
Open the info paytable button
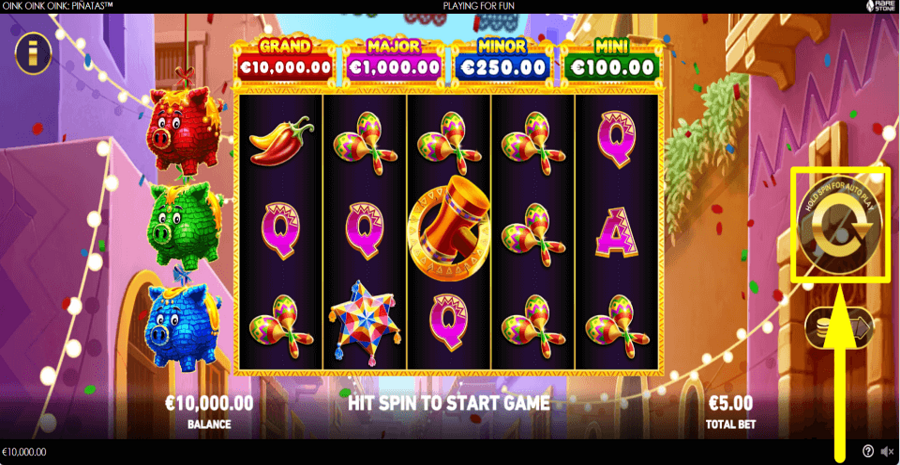click(33, 53)
